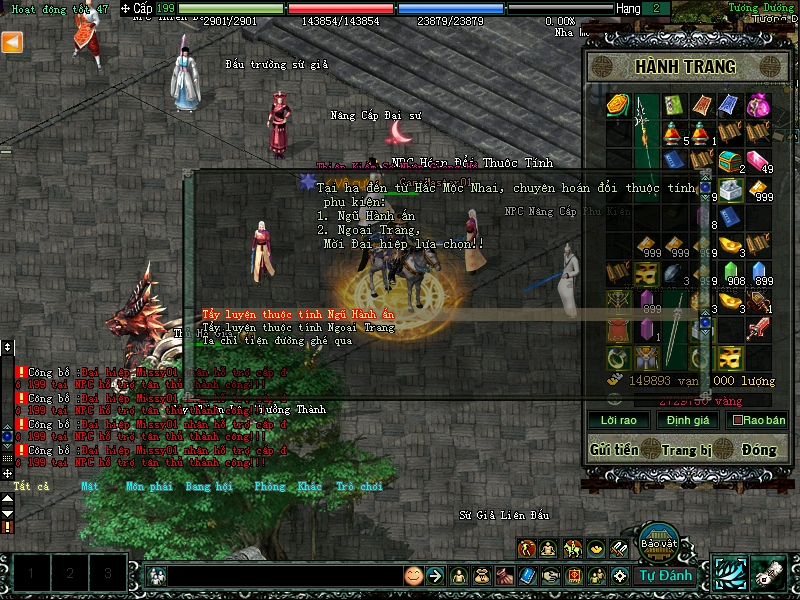Screen dimensions: 800x600
Task: Select the pink money pouch item
Action: point(757,105)
